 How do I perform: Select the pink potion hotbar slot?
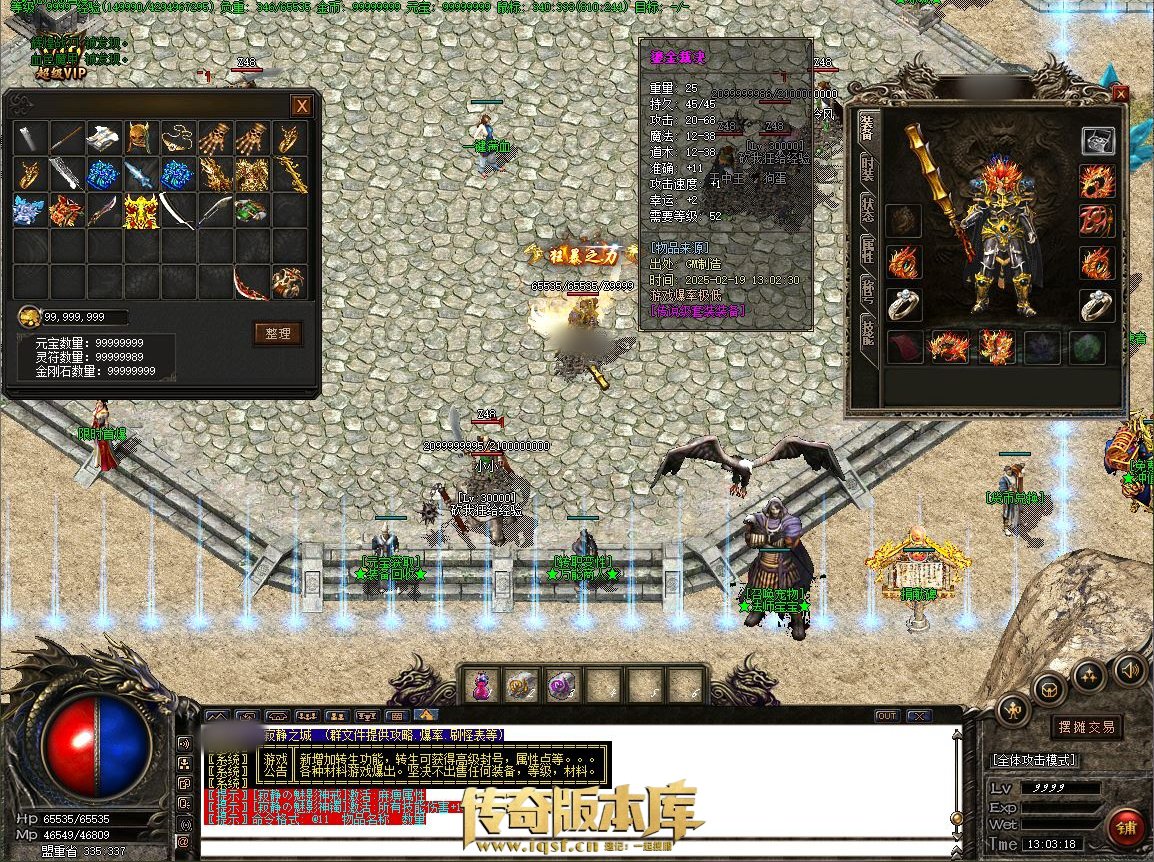click(481, 686)
